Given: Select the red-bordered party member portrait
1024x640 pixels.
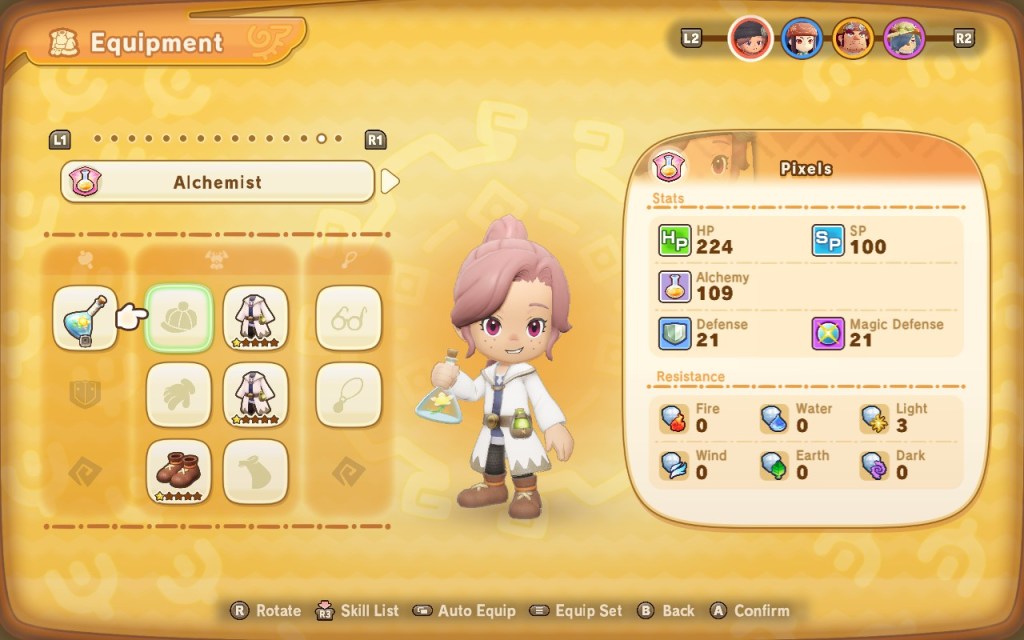Looking at the screenshot, I should click(749, 38).
